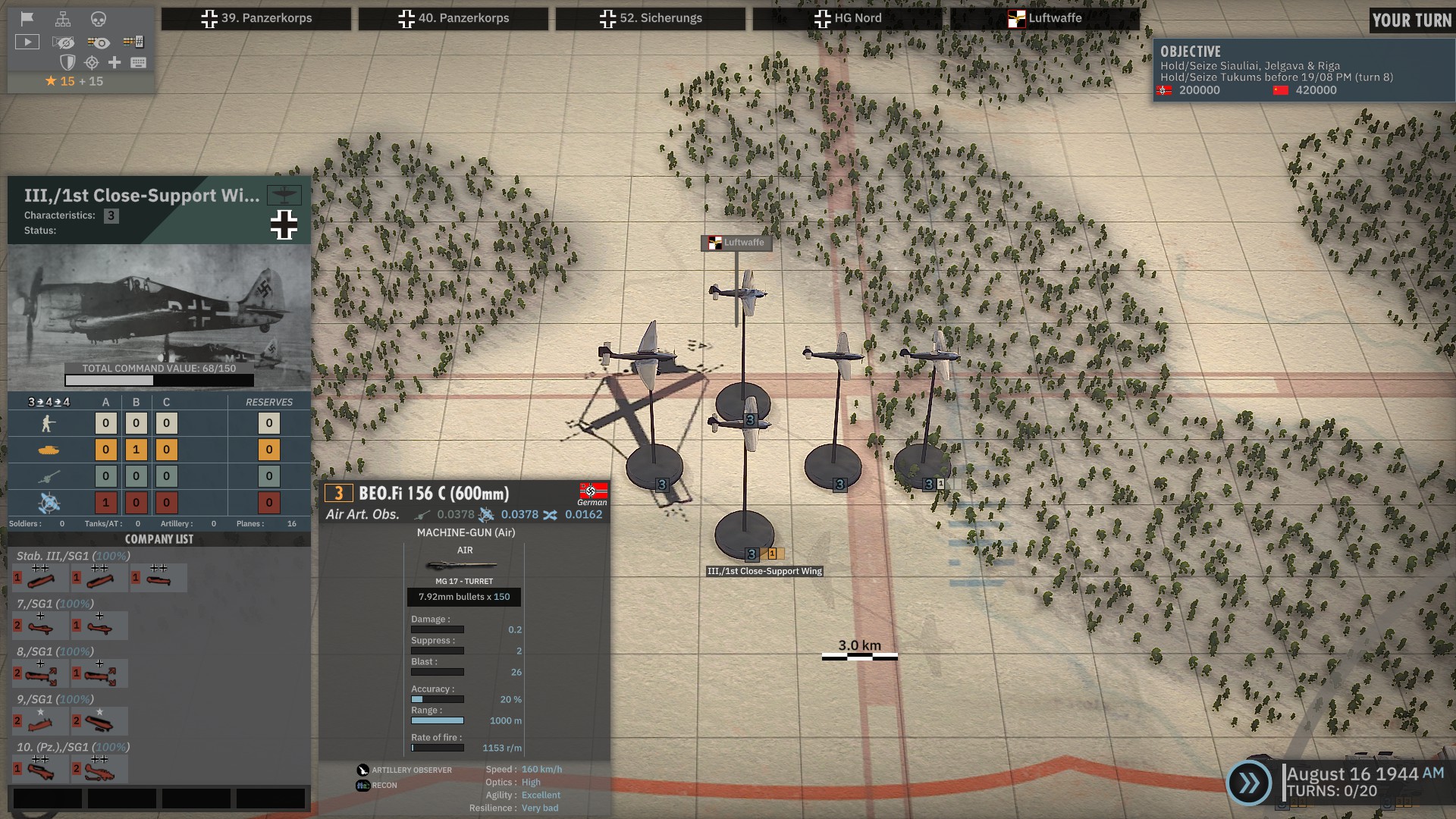Open the 52. Sicherungs division tab

(651, 18)
